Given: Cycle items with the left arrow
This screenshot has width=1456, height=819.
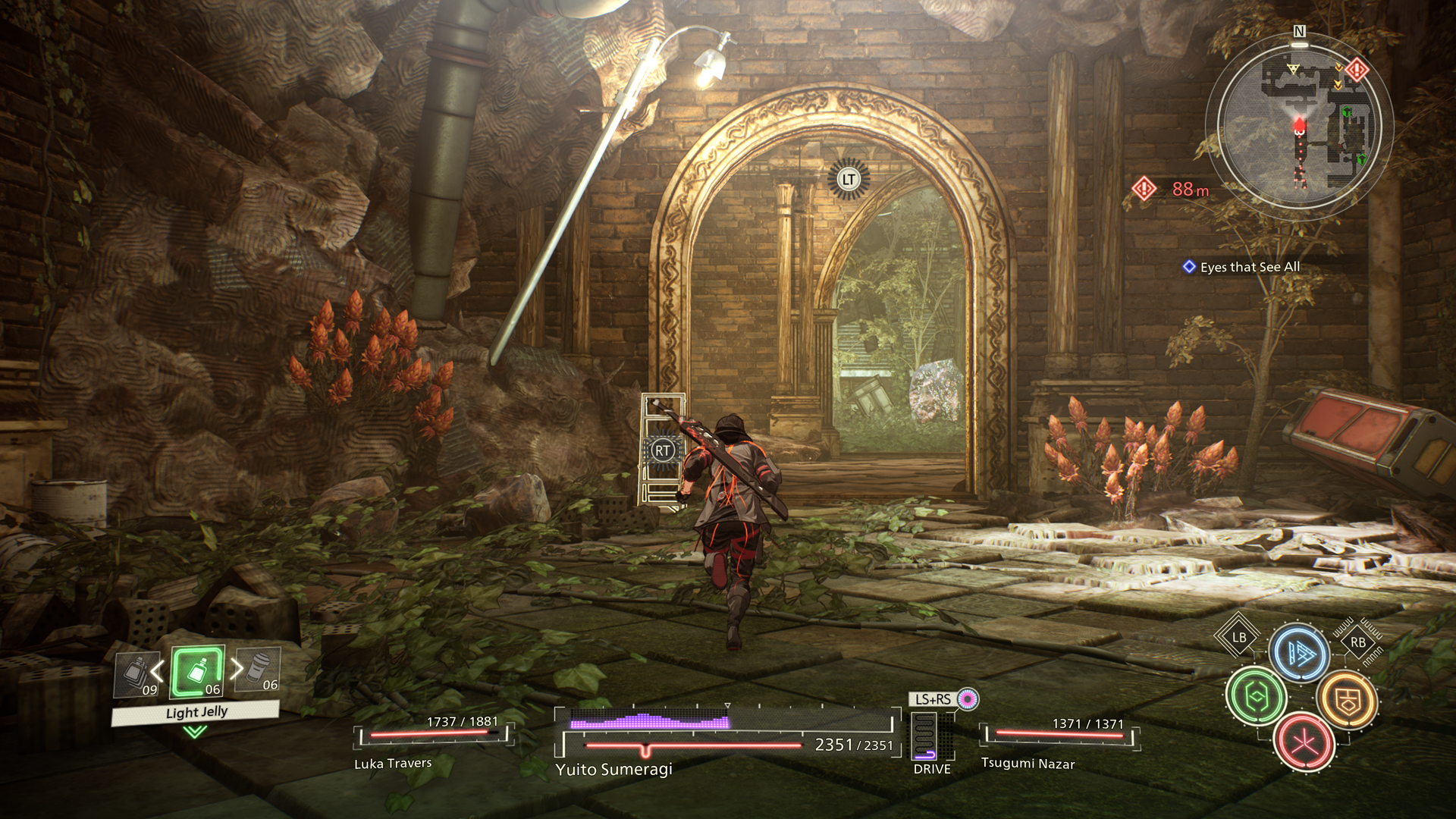Looking at the screenshot, I should pyautogui.click(x=158, y=670).
